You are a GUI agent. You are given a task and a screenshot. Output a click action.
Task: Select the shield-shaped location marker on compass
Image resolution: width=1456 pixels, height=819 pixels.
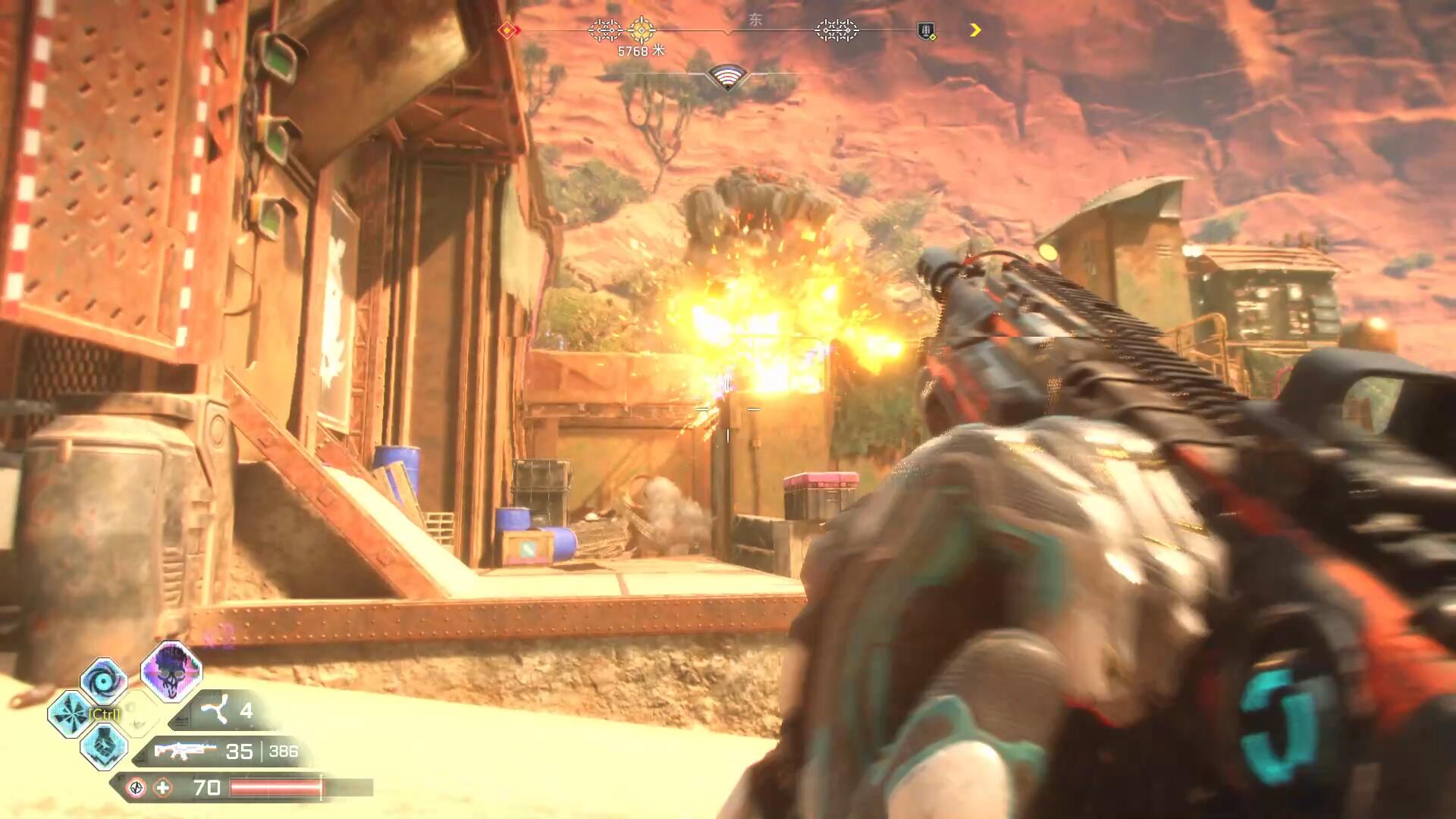926,31
